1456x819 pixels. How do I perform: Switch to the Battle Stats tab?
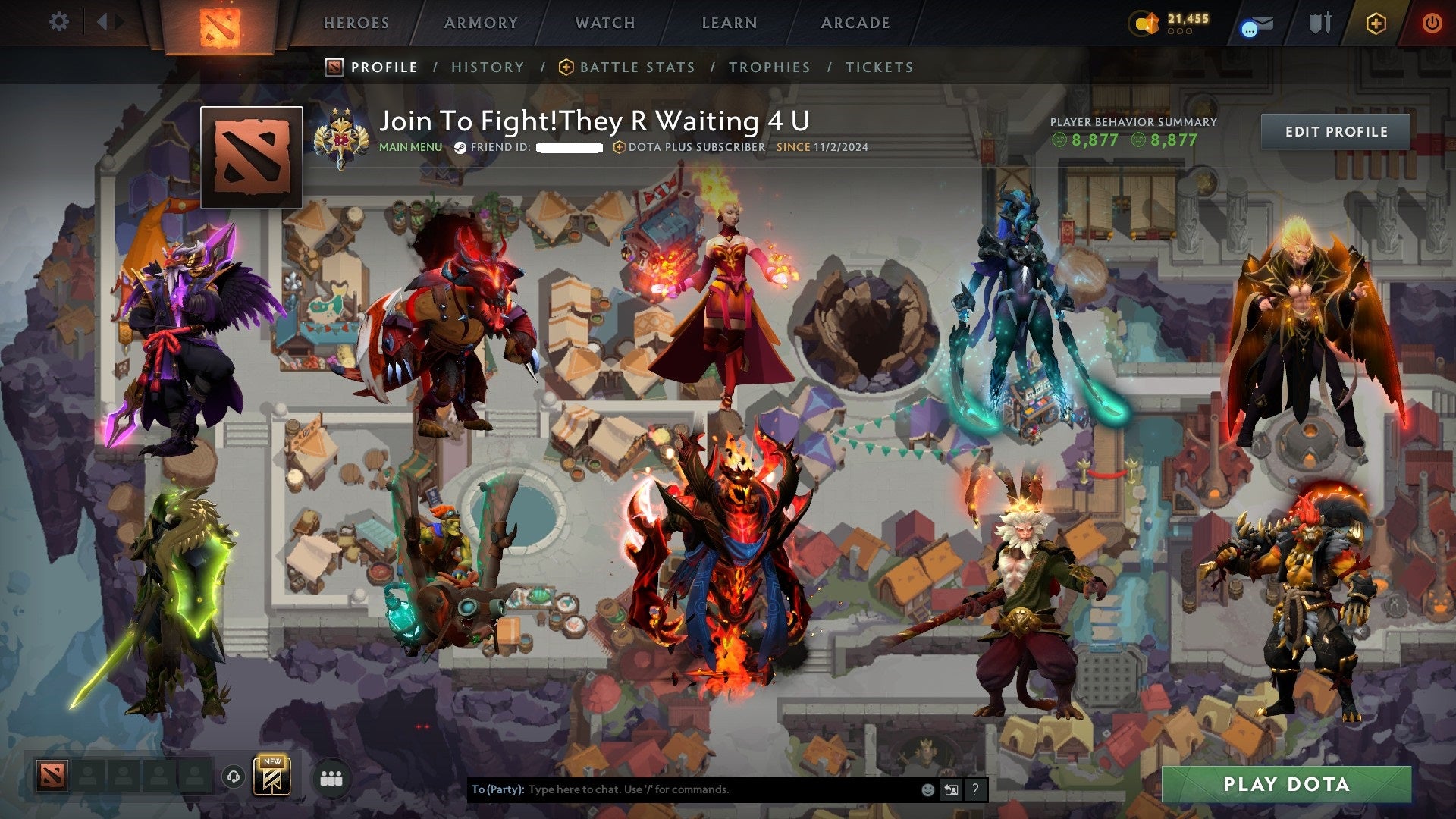[x=637, y=67]
